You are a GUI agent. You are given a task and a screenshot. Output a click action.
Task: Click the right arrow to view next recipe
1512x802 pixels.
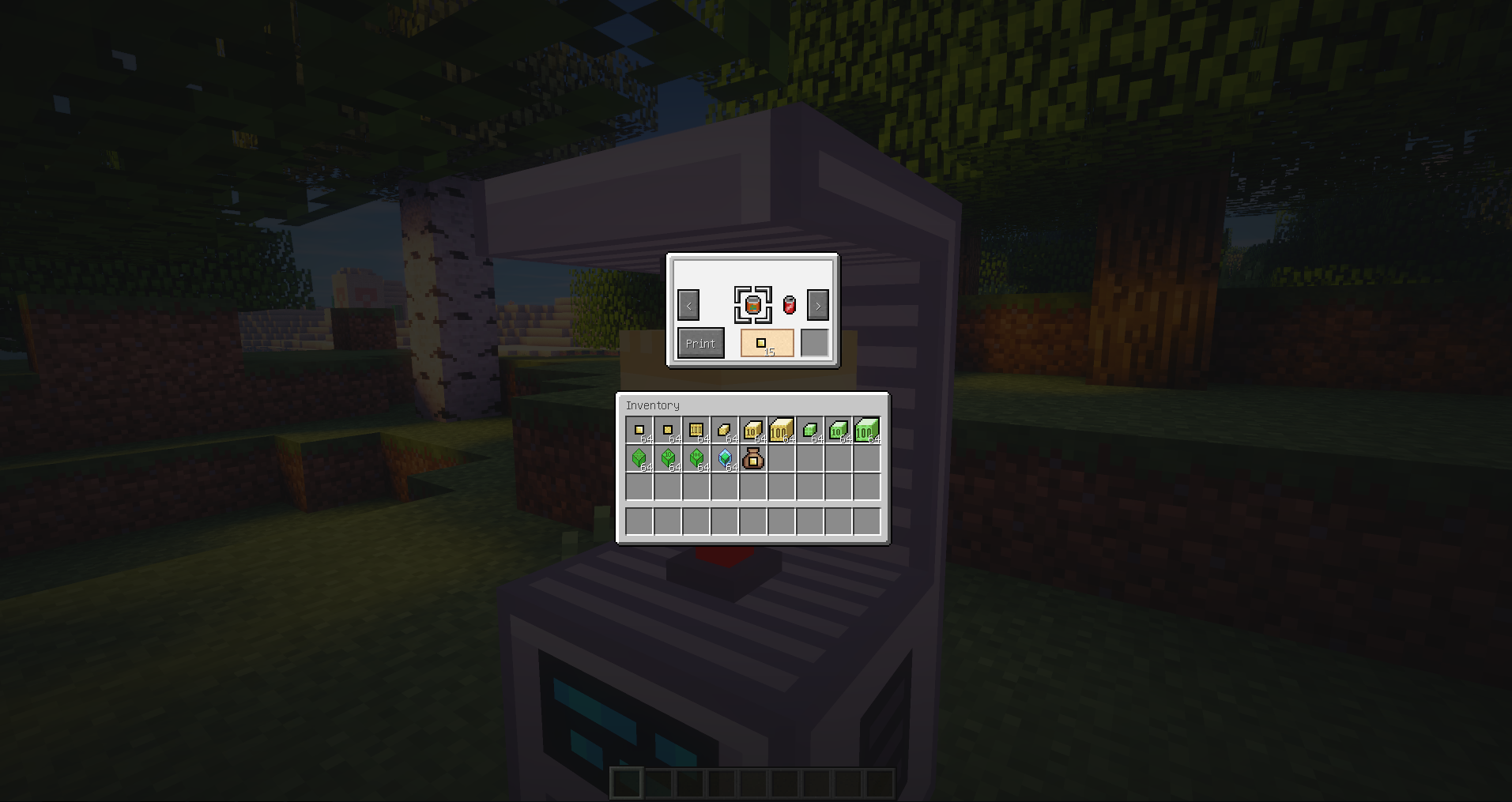tap(817, 306)
